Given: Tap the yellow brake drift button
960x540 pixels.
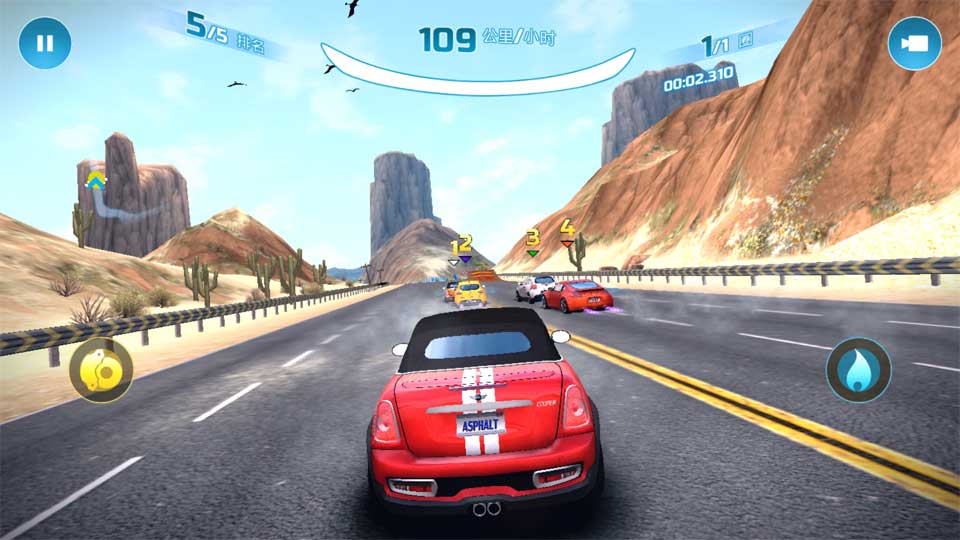Looking at the screenshot, I should [x=101, y=370].
